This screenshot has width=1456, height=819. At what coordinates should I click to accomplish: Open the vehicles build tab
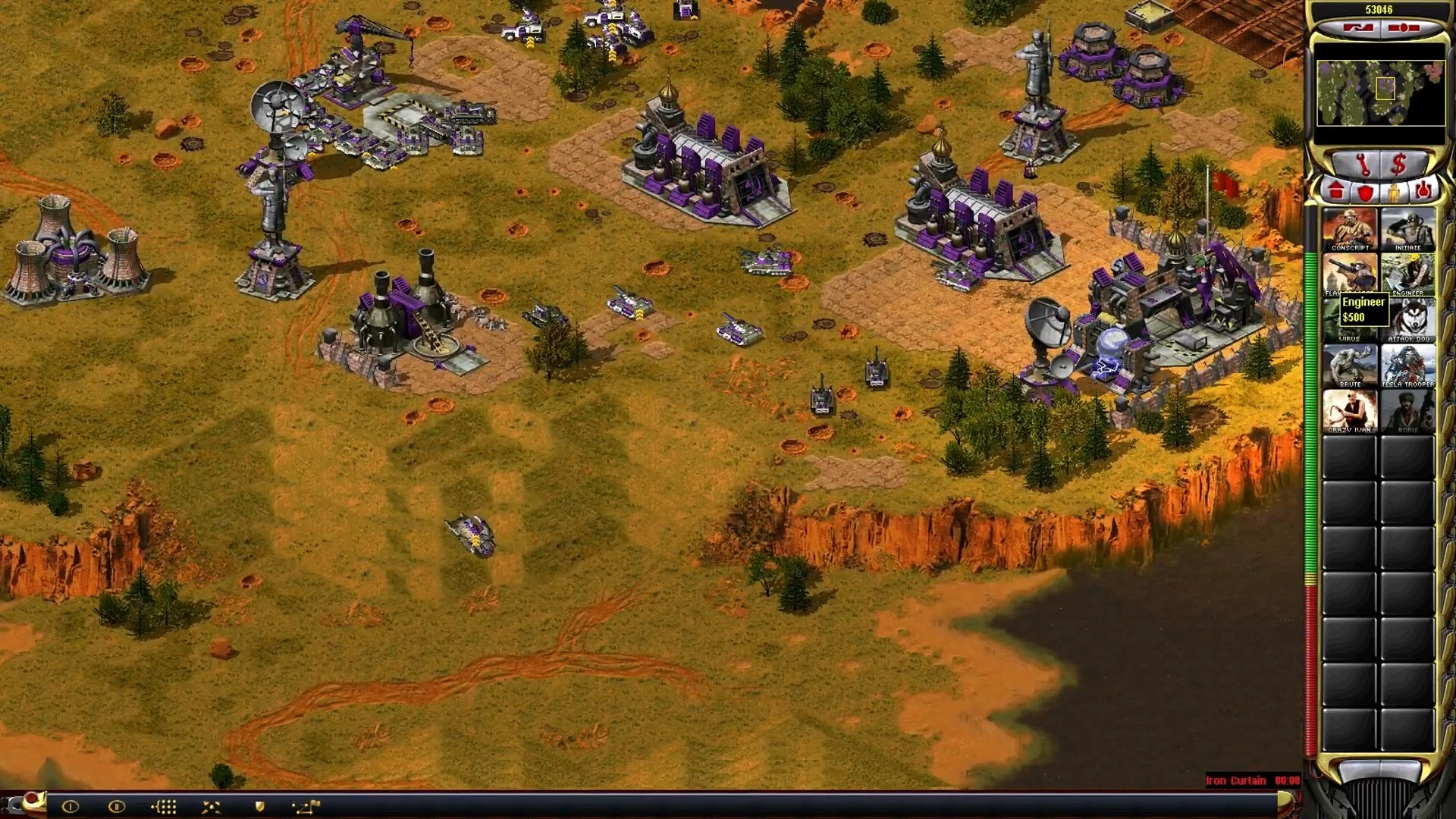pos(1423,191)
